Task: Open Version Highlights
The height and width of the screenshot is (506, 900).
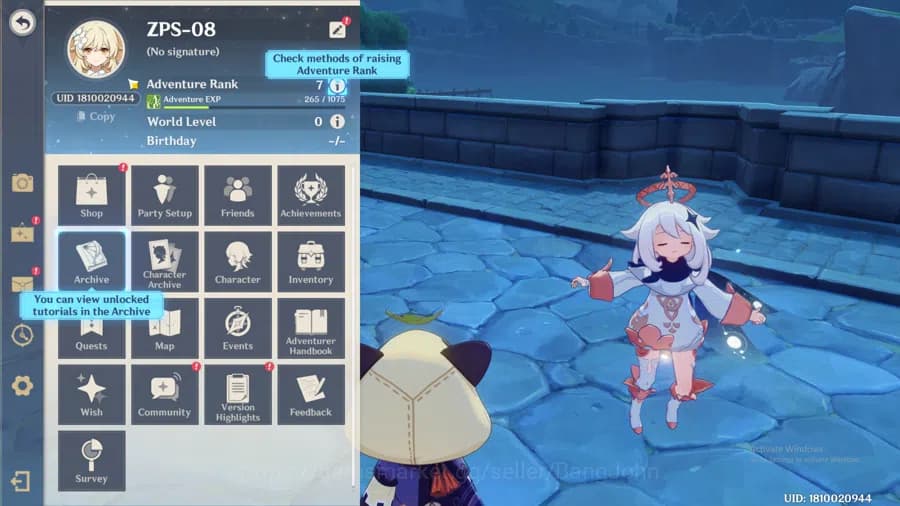Action: 238,394
